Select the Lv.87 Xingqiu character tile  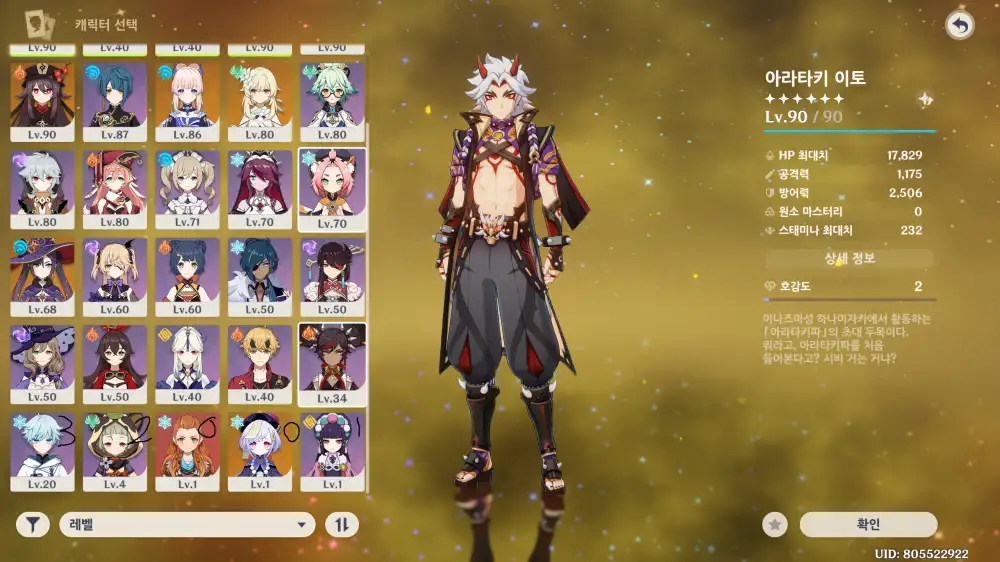point(114,101)
